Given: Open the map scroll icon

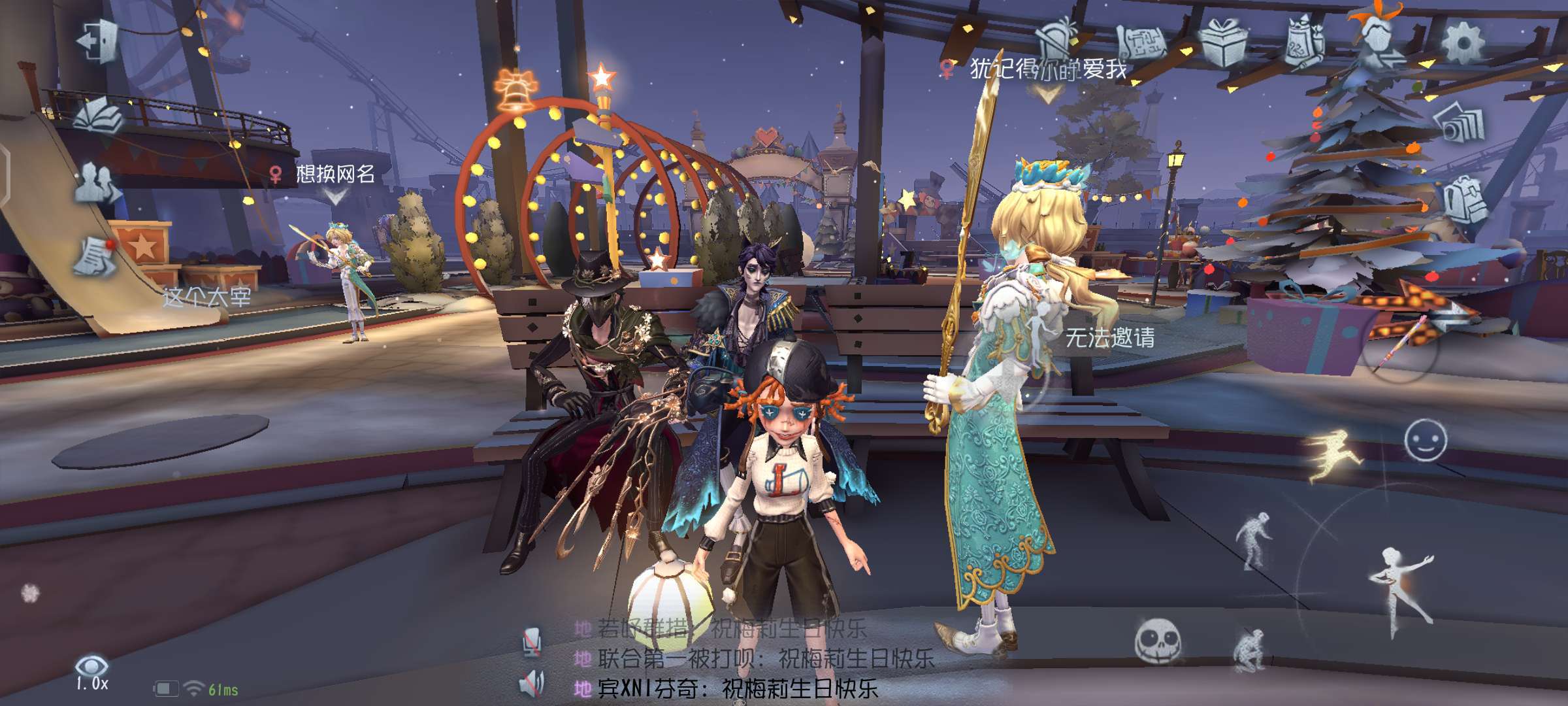Looking at the screenshot, I should click(x=1141, y=42).
